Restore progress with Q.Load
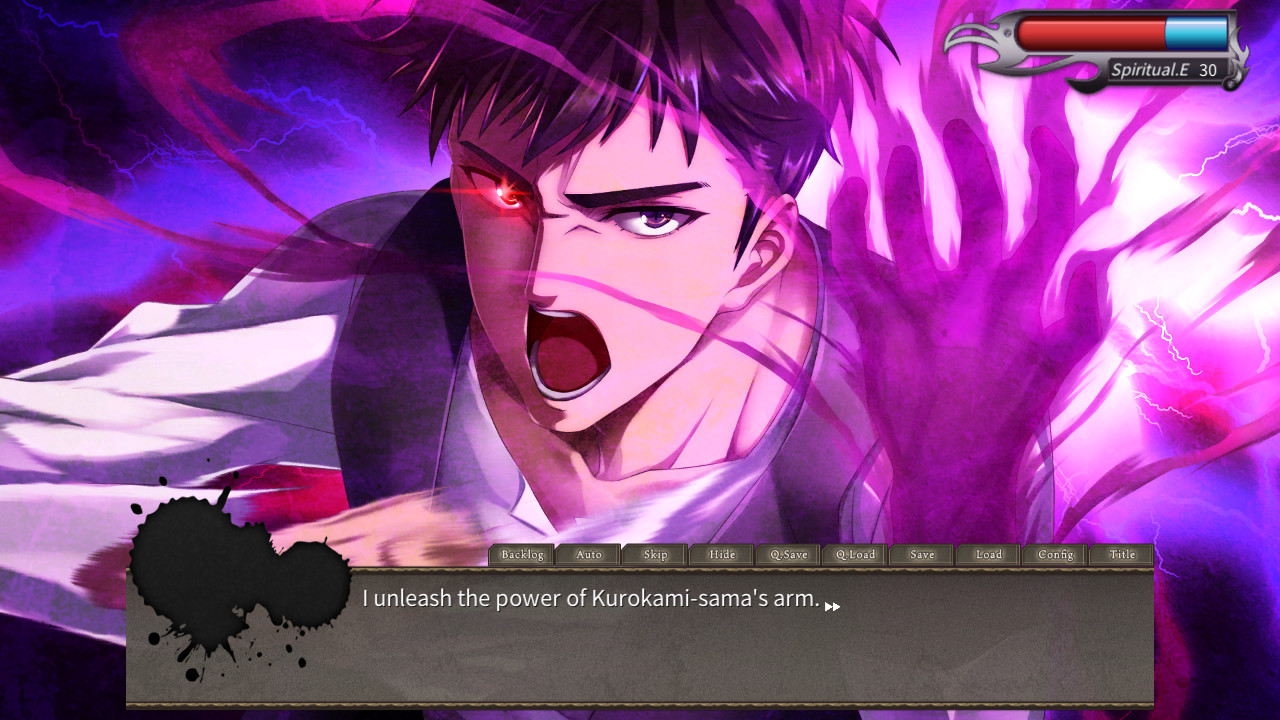Image resolution: width=1280 pixels, height=720 pixels. 854,555
